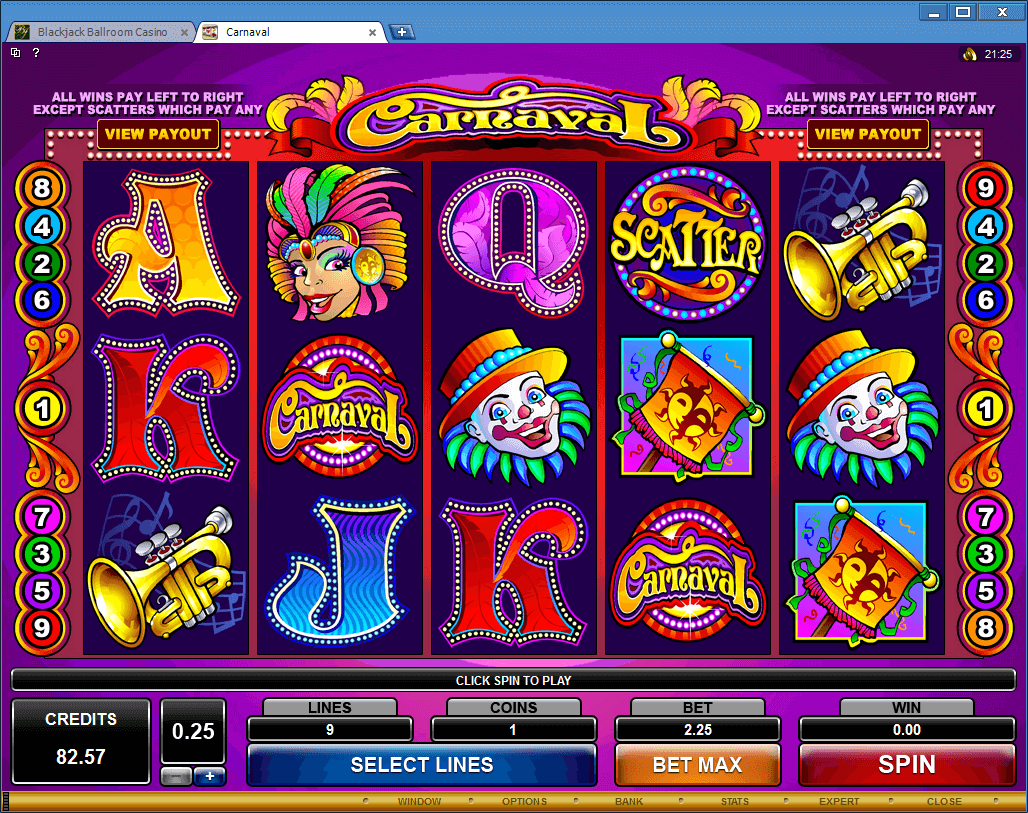Choose the BET MAX button

[697, 765]
